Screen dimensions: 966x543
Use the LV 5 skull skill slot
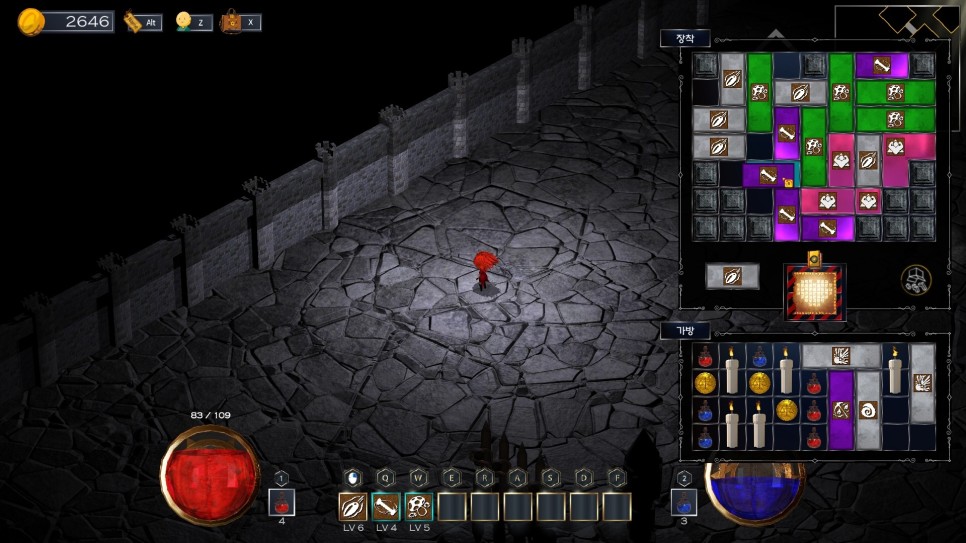point(419,507)
